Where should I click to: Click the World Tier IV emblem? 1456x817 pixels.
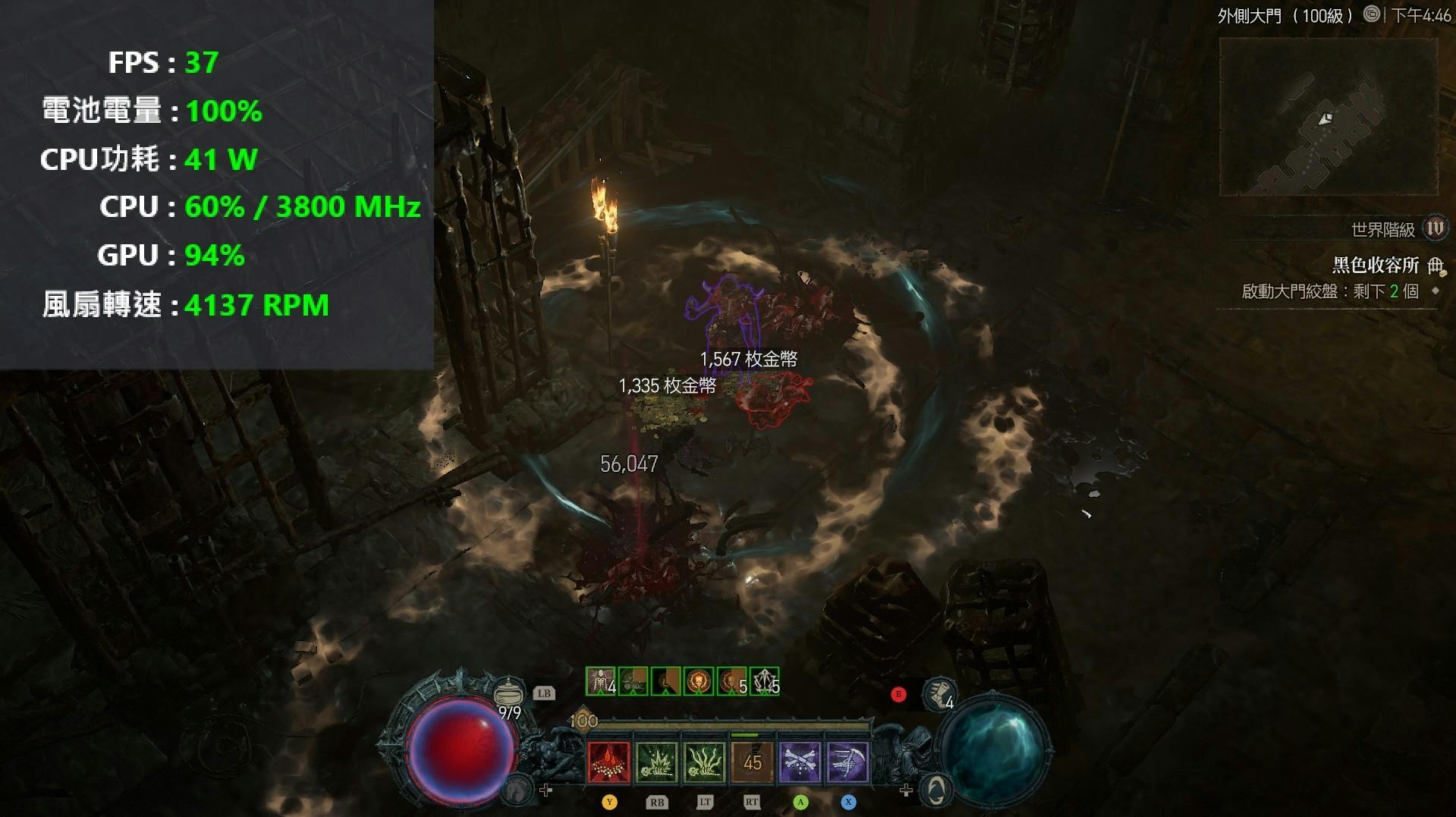1435,228
